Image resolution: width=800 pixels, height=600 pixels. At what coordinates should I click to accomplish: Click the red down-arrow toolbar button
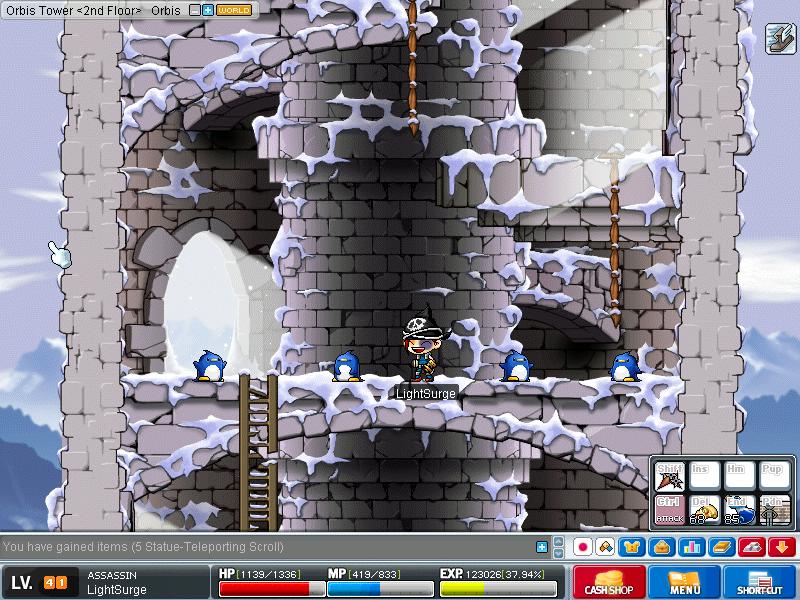pyautogui.click(x=781, y=547)
